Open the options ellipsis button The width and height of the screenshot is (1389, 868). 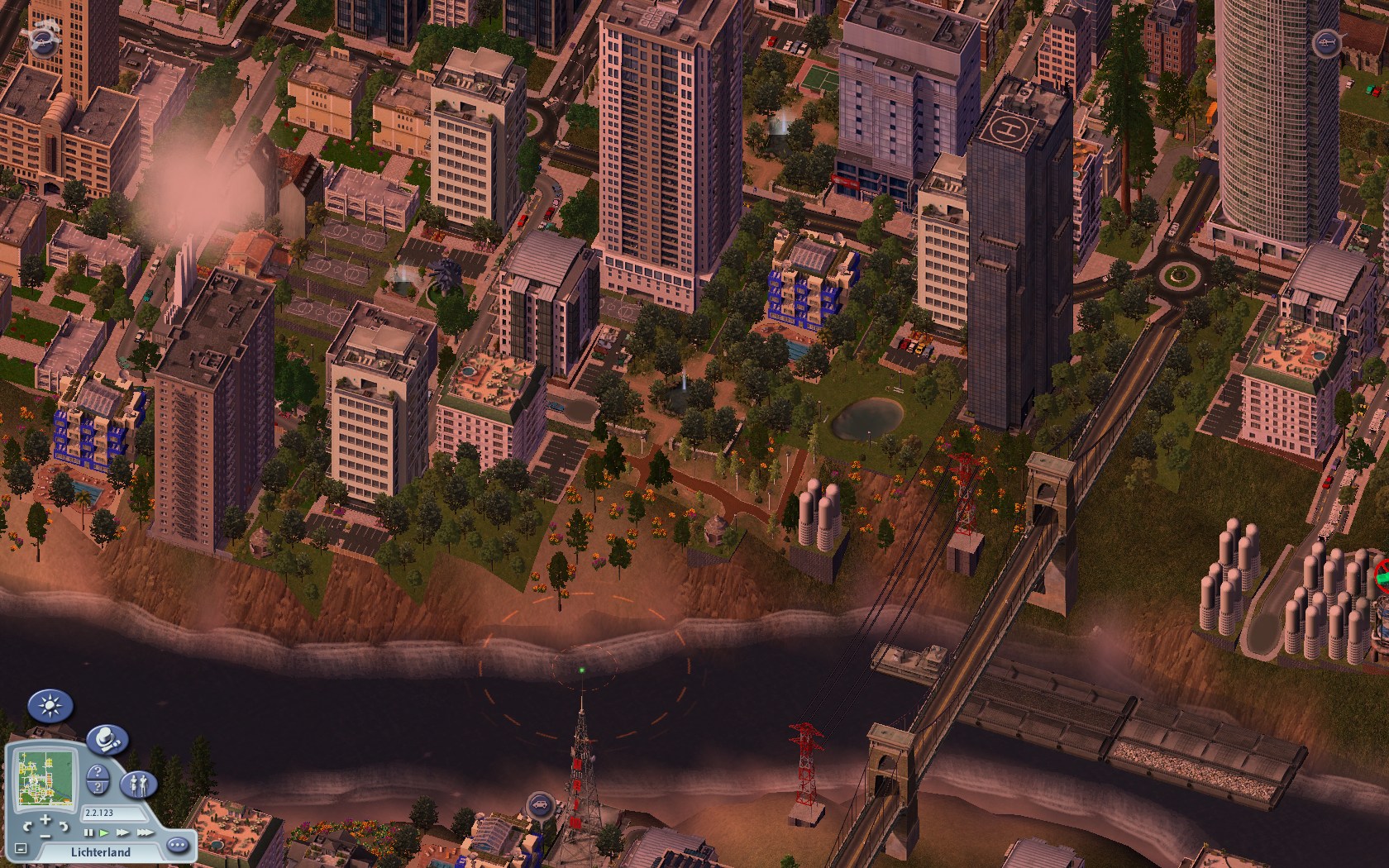(177, 846)
